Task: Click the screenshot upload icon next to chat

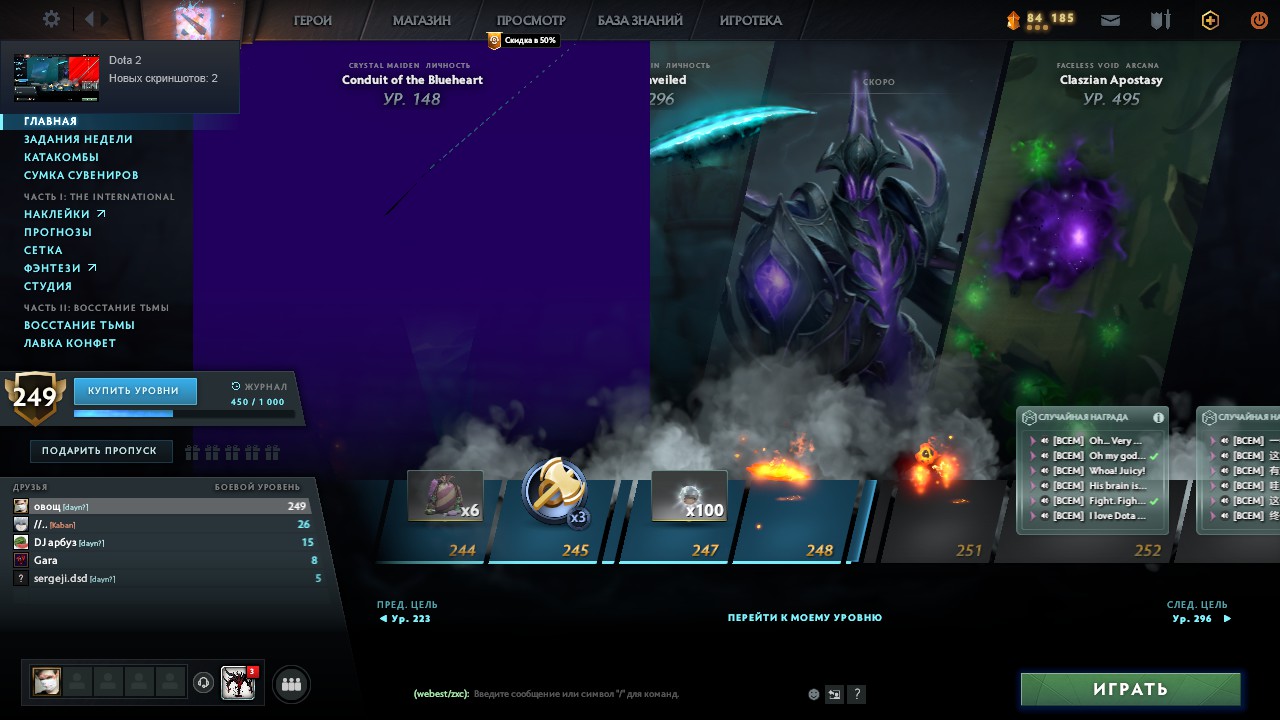Action: click(834, 693)
